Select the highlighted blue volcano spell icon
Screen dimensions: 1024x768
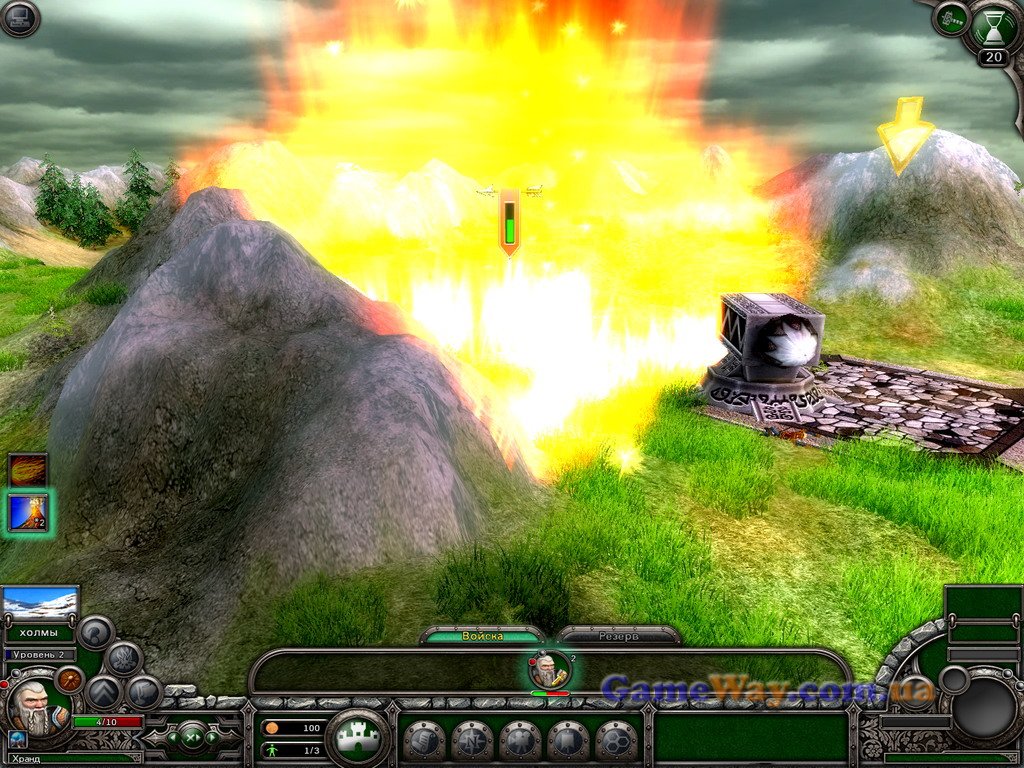28,512
